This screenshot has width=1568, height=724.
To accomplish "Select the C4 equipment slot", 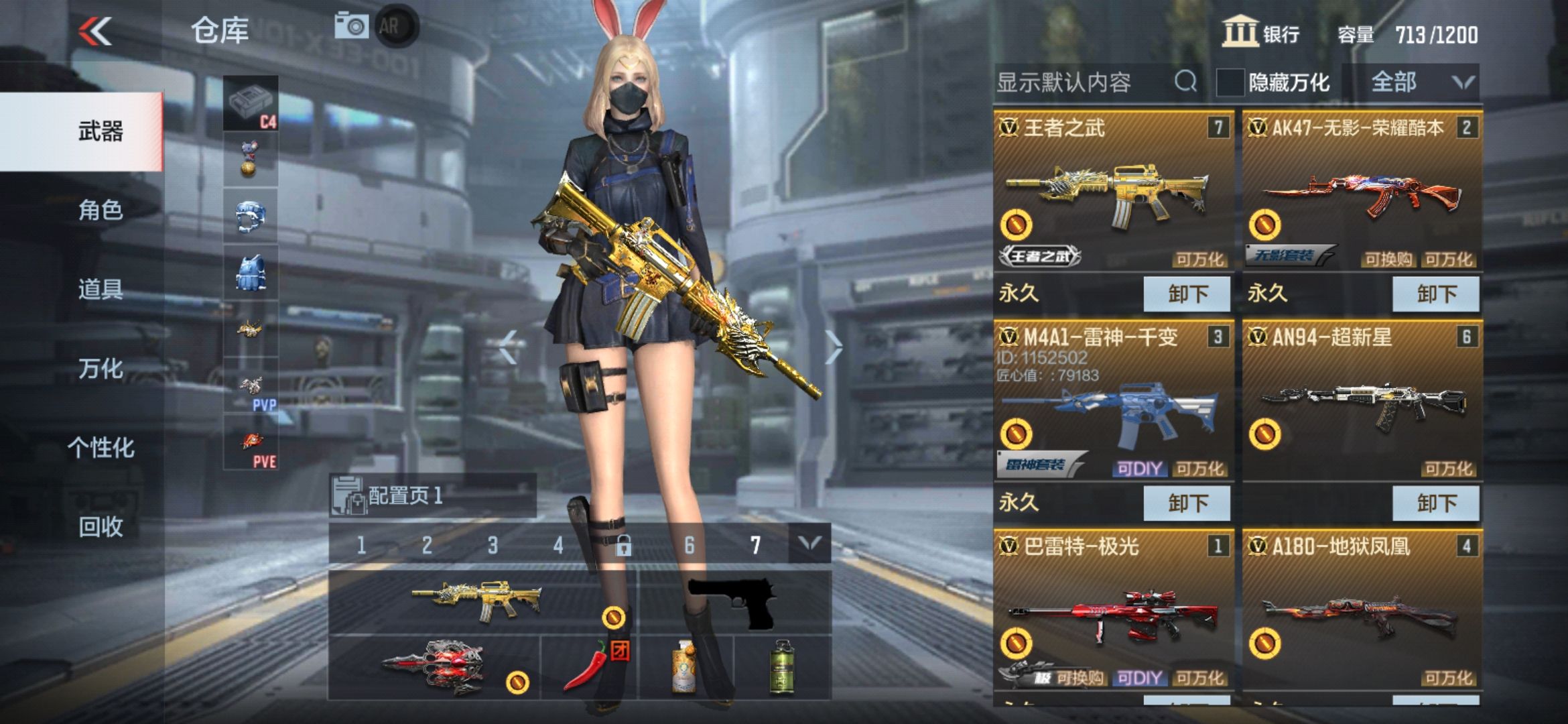I will tap(251, 104).
